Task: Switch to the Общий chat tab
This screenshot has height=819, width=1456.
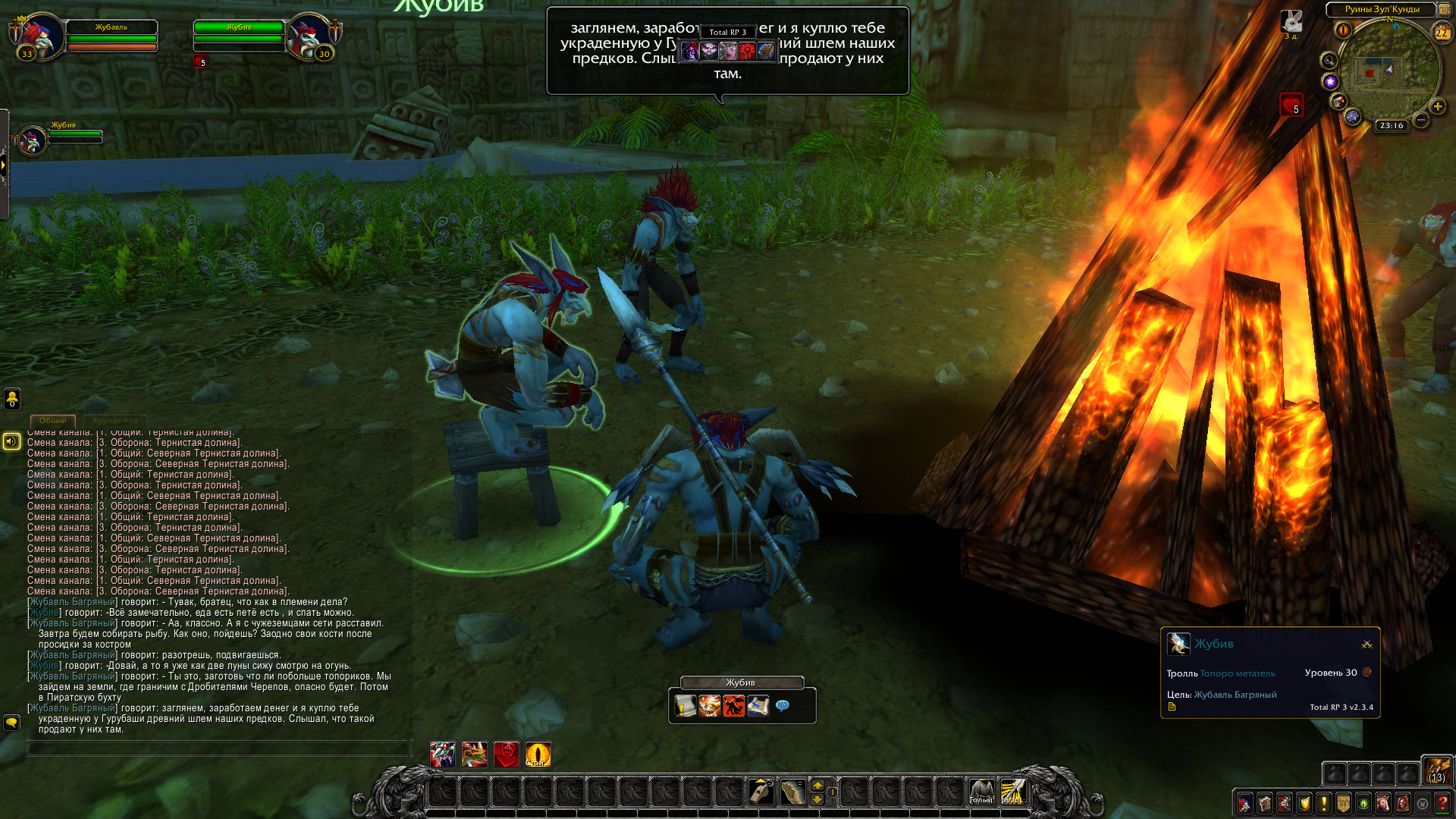Action: [x=53, y=420]
